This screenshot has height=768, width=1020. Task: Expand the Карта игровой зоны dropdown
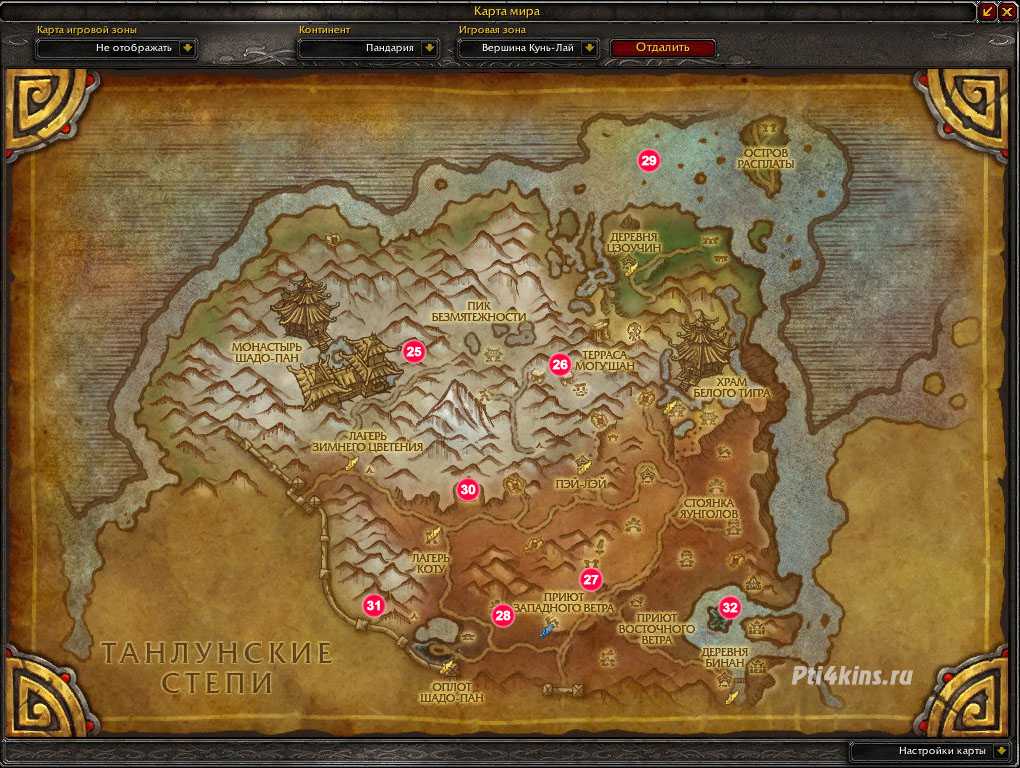(x=187, y=47)
